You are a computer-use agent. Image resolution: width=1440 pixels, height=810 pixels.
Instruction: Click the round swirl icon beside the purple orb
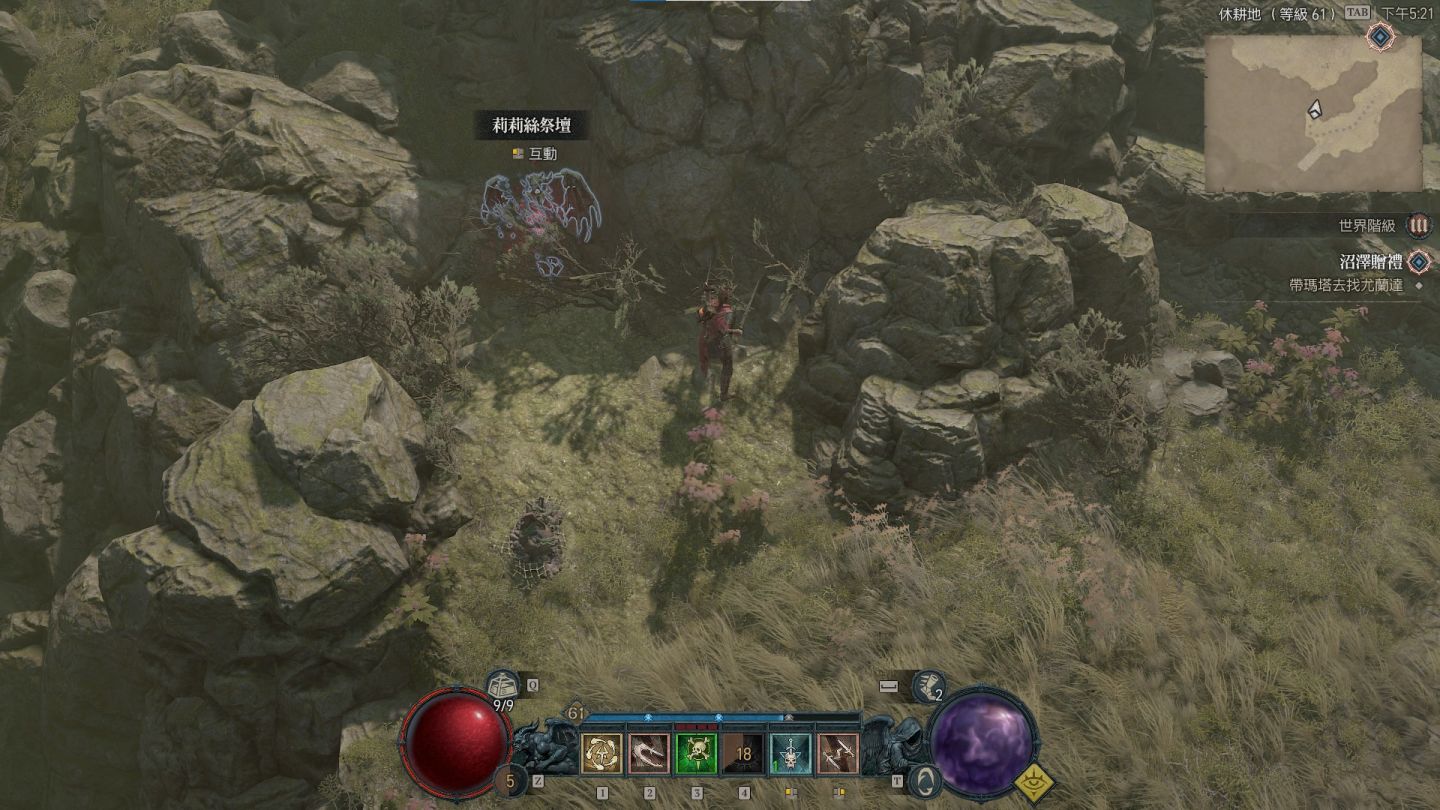point(927,780)
